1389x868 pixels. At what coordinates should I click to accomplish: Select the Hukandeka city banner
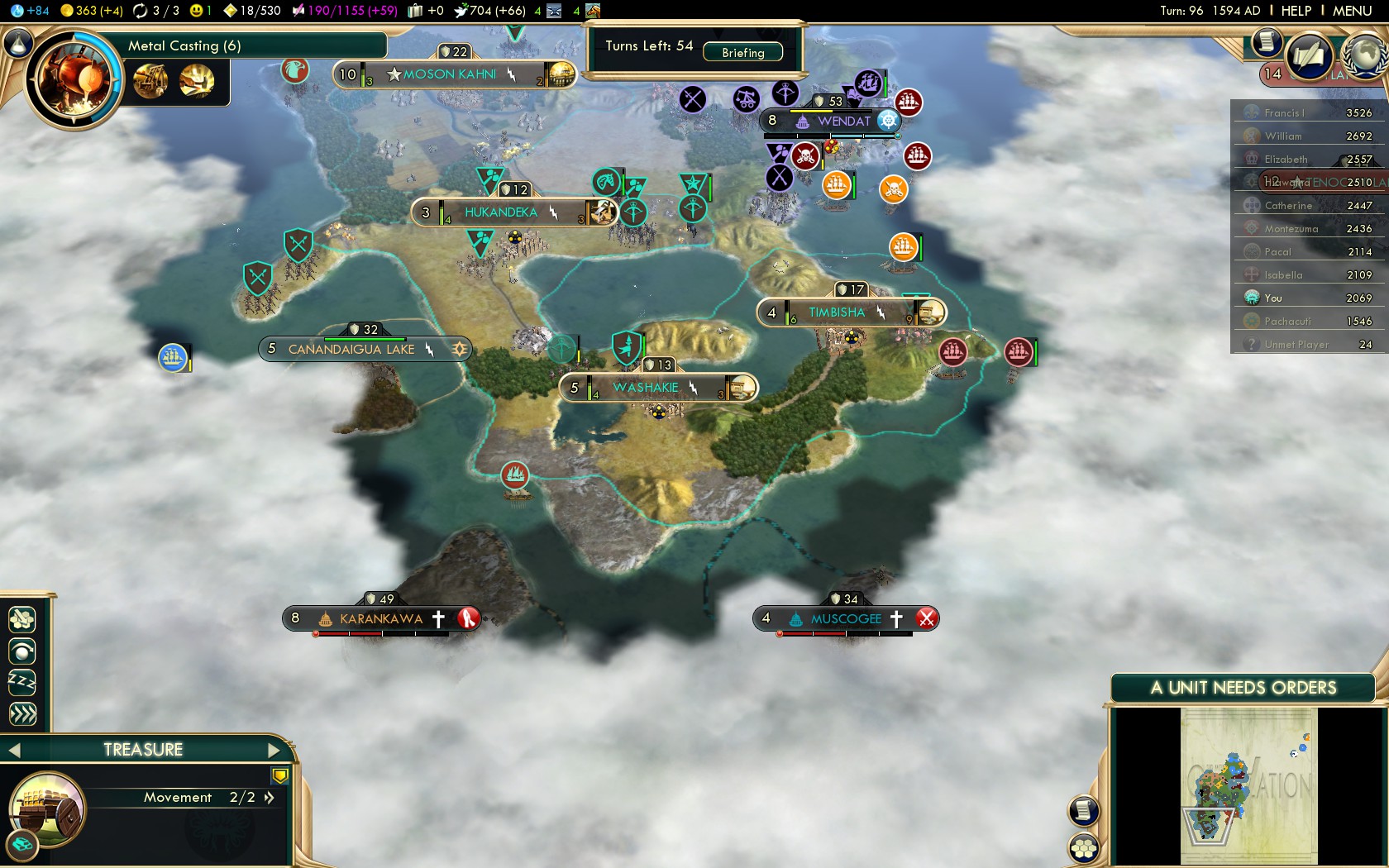coord(501,212)
